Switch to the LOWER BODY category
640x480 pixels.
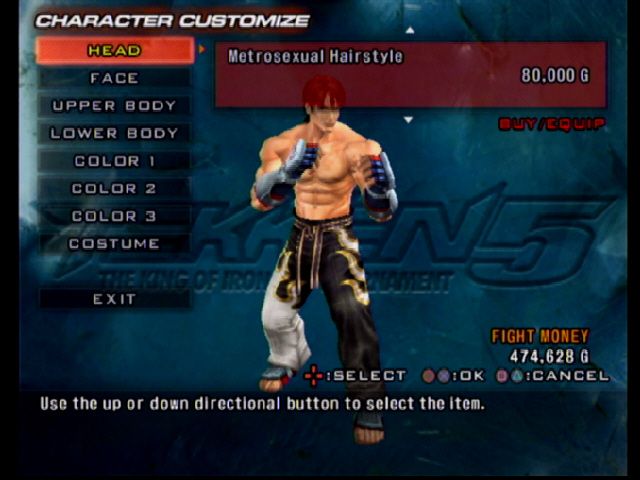[x=114, y=133]
